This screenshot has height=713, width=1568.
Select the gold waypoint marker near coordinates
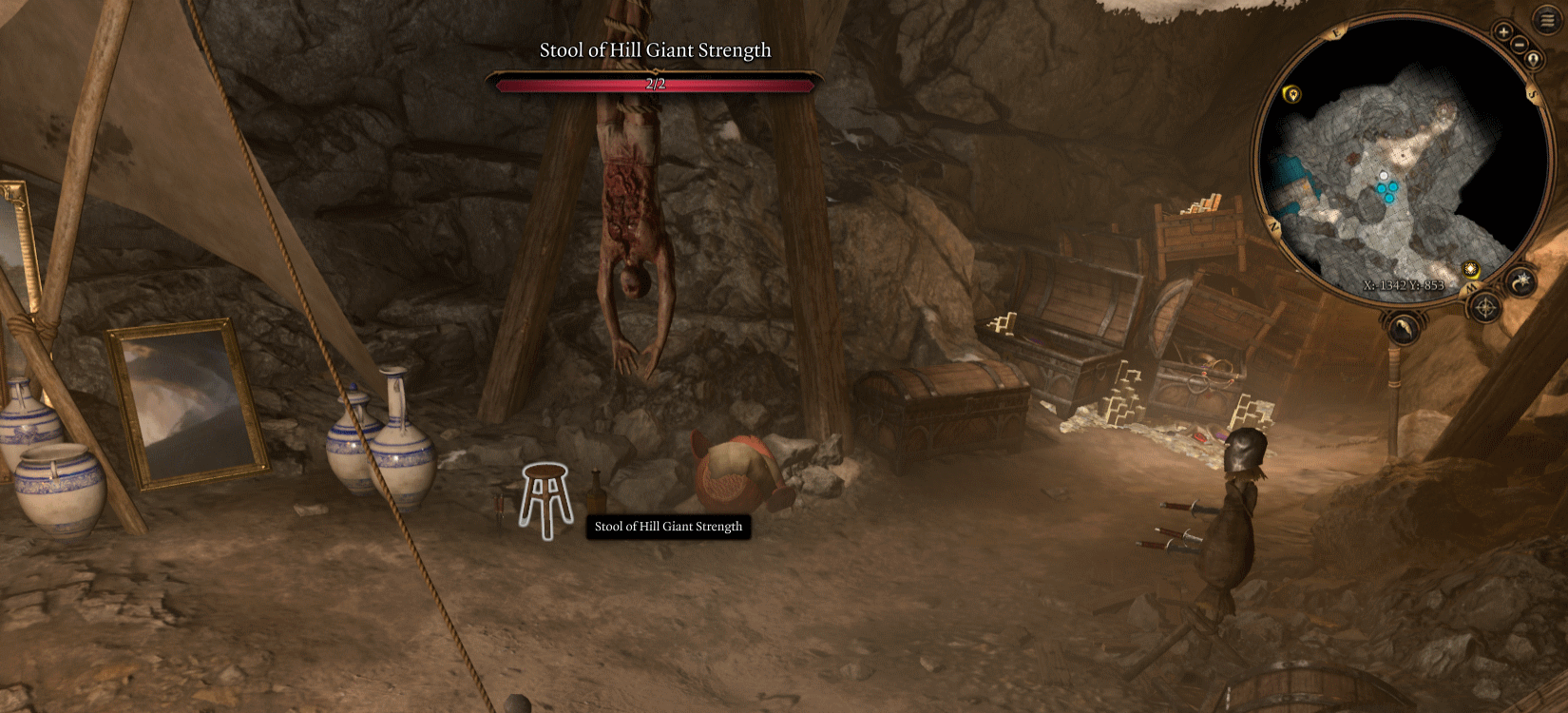(1471, 269)
